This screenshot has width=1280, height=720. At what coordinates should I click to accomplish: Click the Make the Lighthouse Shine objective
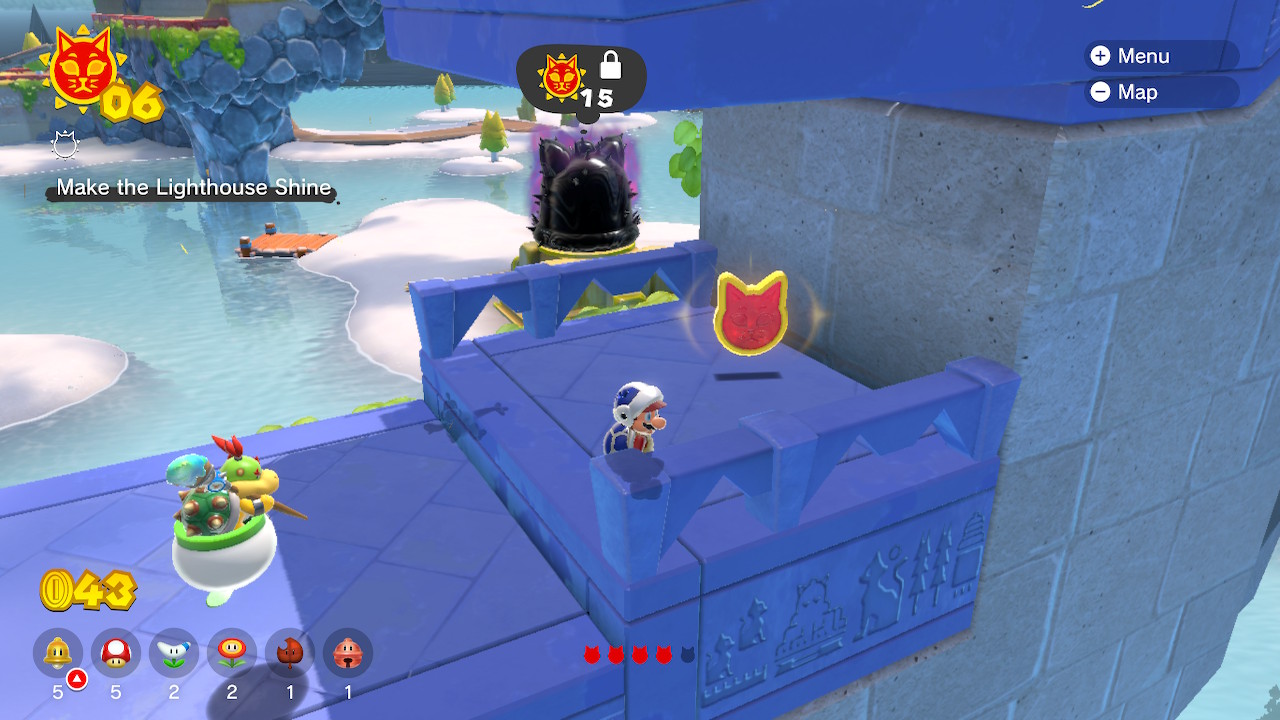point(194,188)
